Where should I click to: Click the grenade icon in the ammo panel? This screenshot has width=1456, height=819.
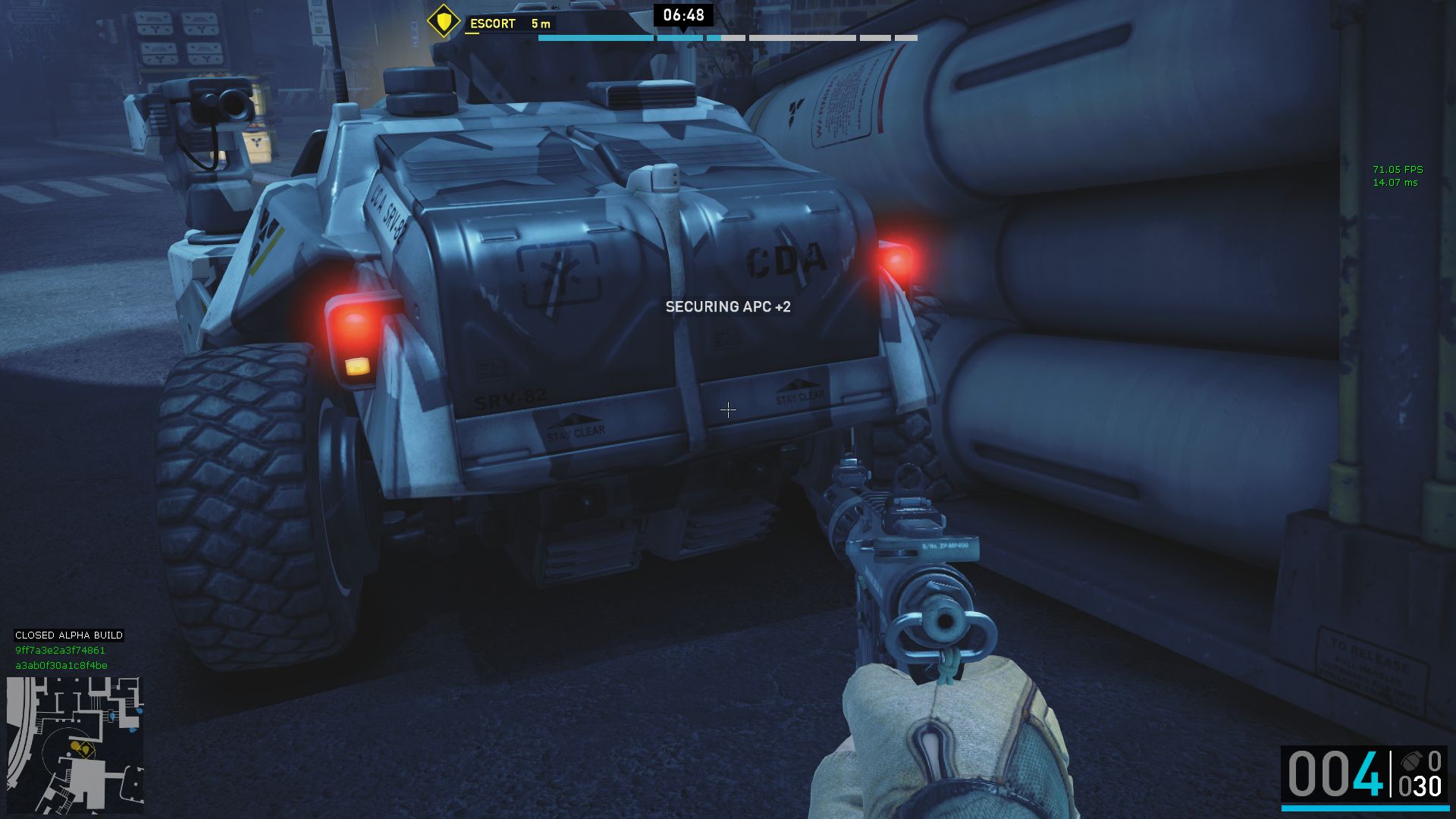[x=1410, y=761]
